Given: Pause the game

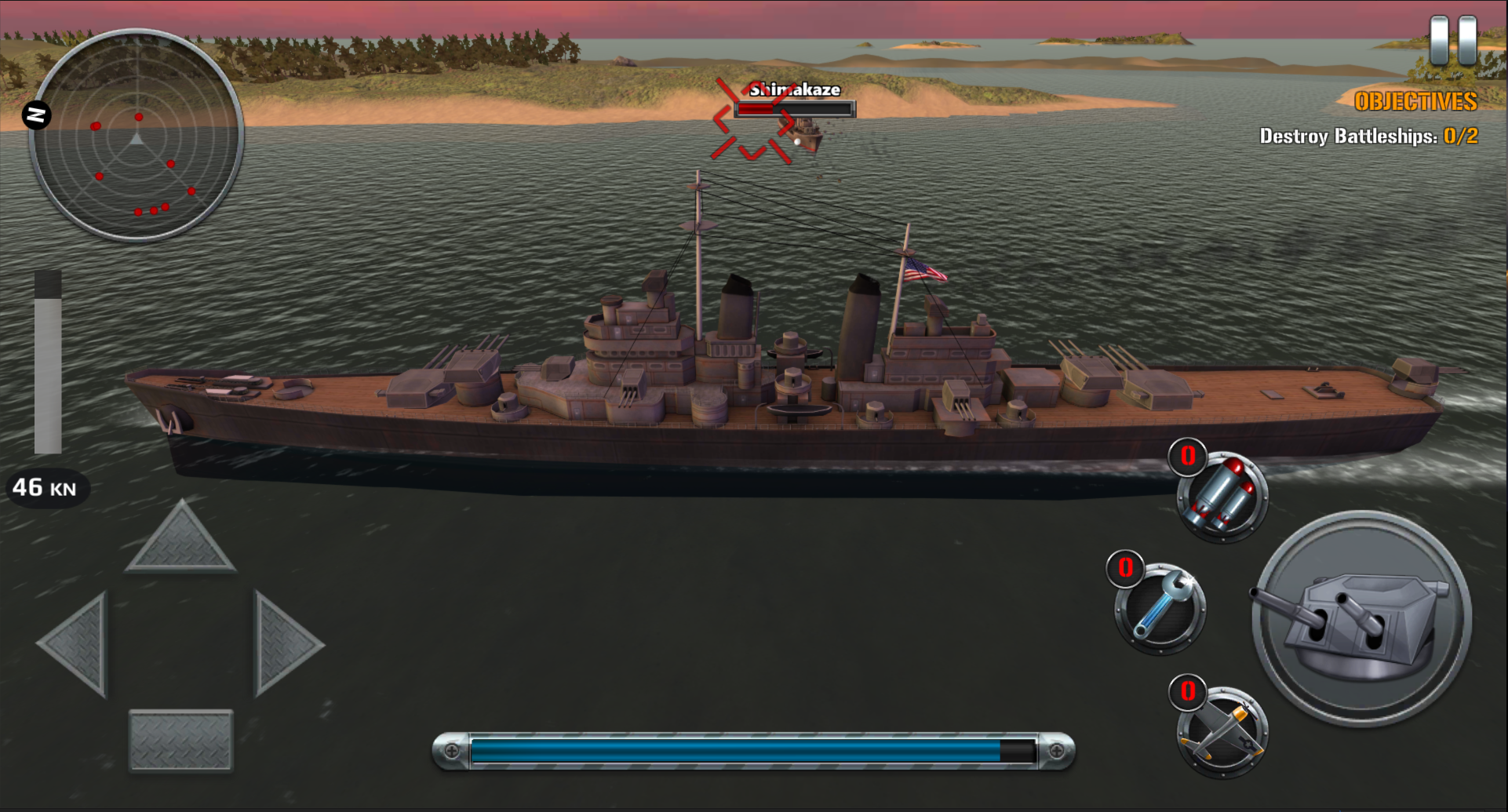Looking at the screenshot, I should pyautogui.click(x=1453, y=40).
